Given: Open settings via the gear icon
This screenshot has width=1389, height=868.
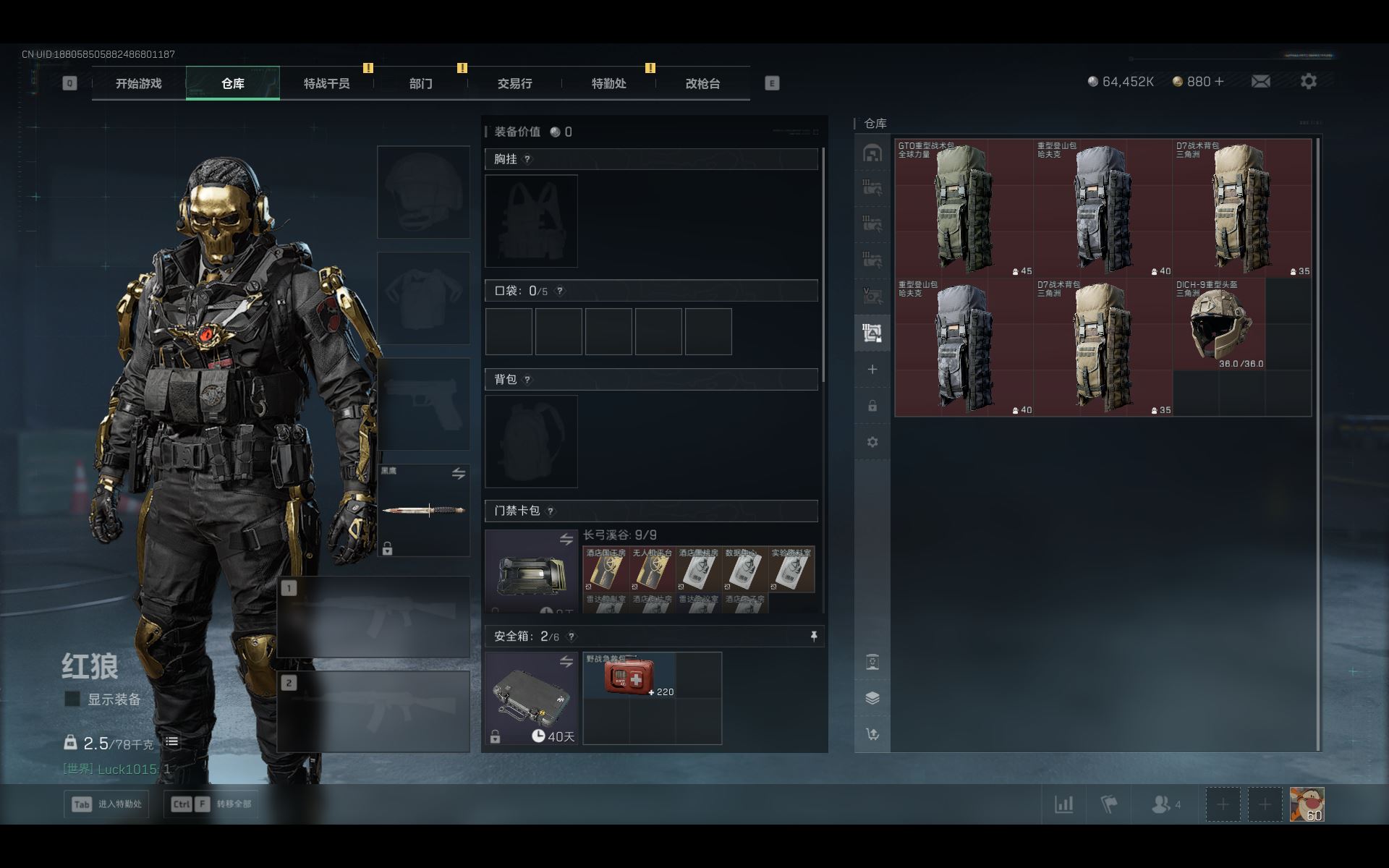Looking at the screenshot, I should (1308, 82).
